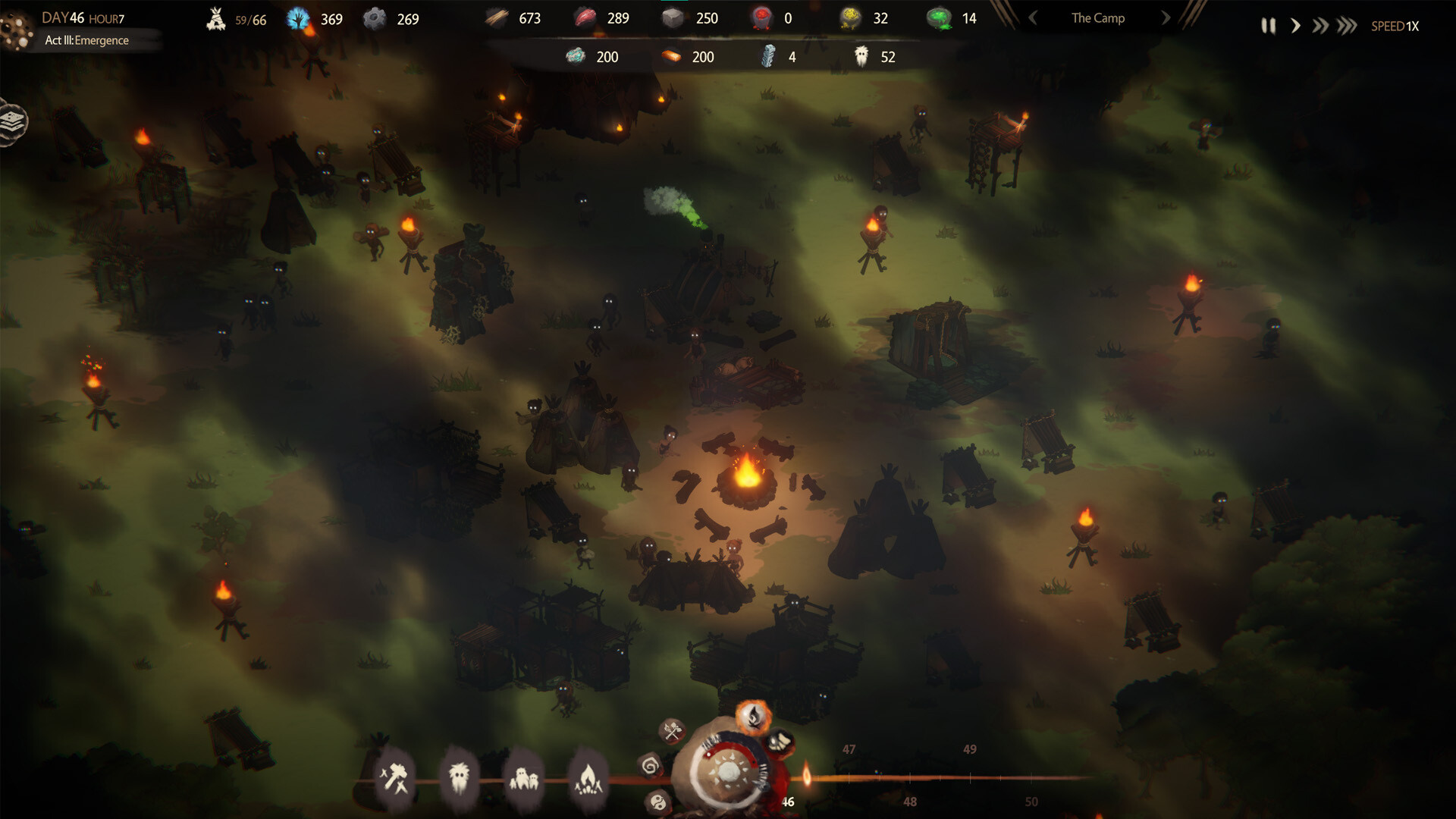1456x819 pixels.
Task: Select The Camp location label
Action: [x=1097, y=17]
